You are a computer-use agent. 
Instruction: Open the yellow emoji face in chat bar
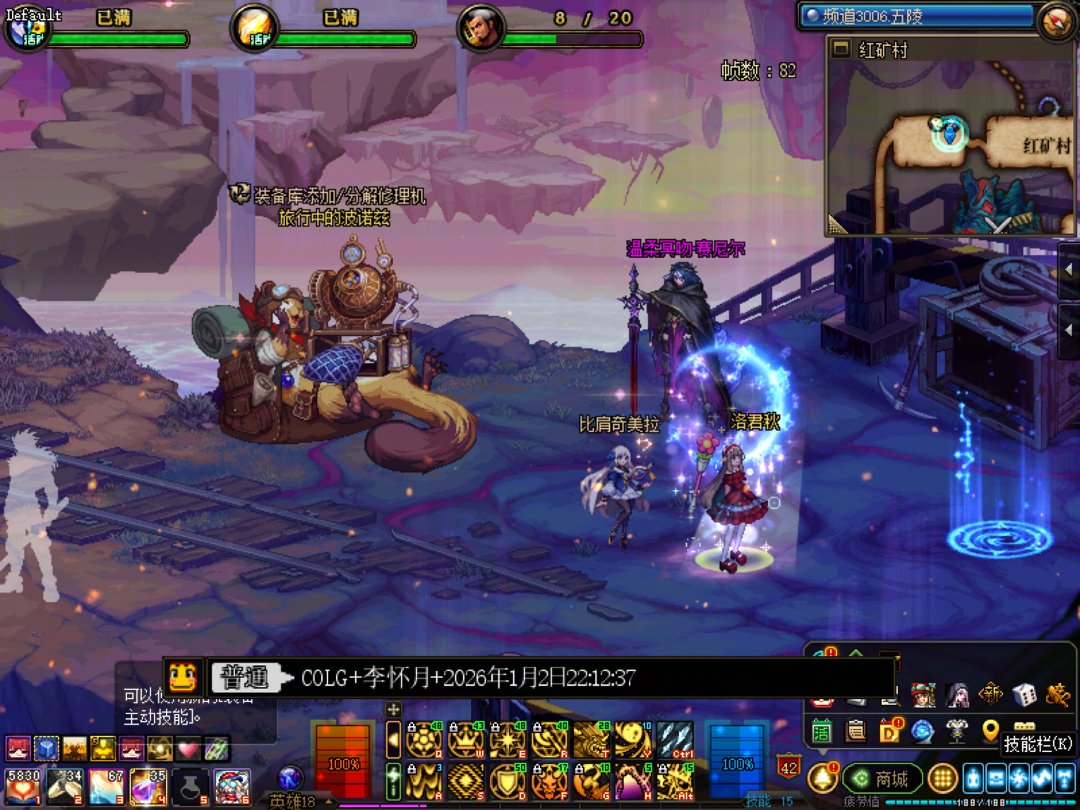click(x=183, y=678)
